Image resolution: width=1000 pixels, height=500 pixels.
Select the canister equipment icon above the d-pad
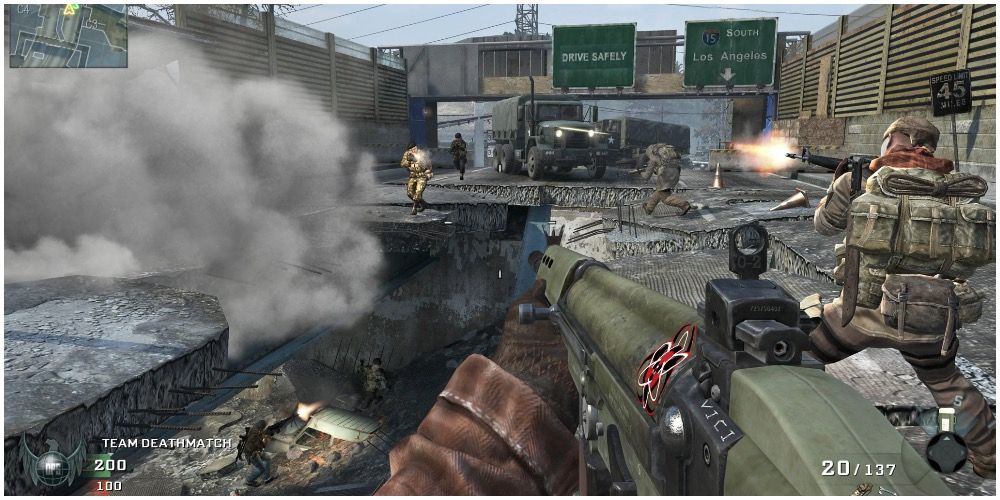945,420
